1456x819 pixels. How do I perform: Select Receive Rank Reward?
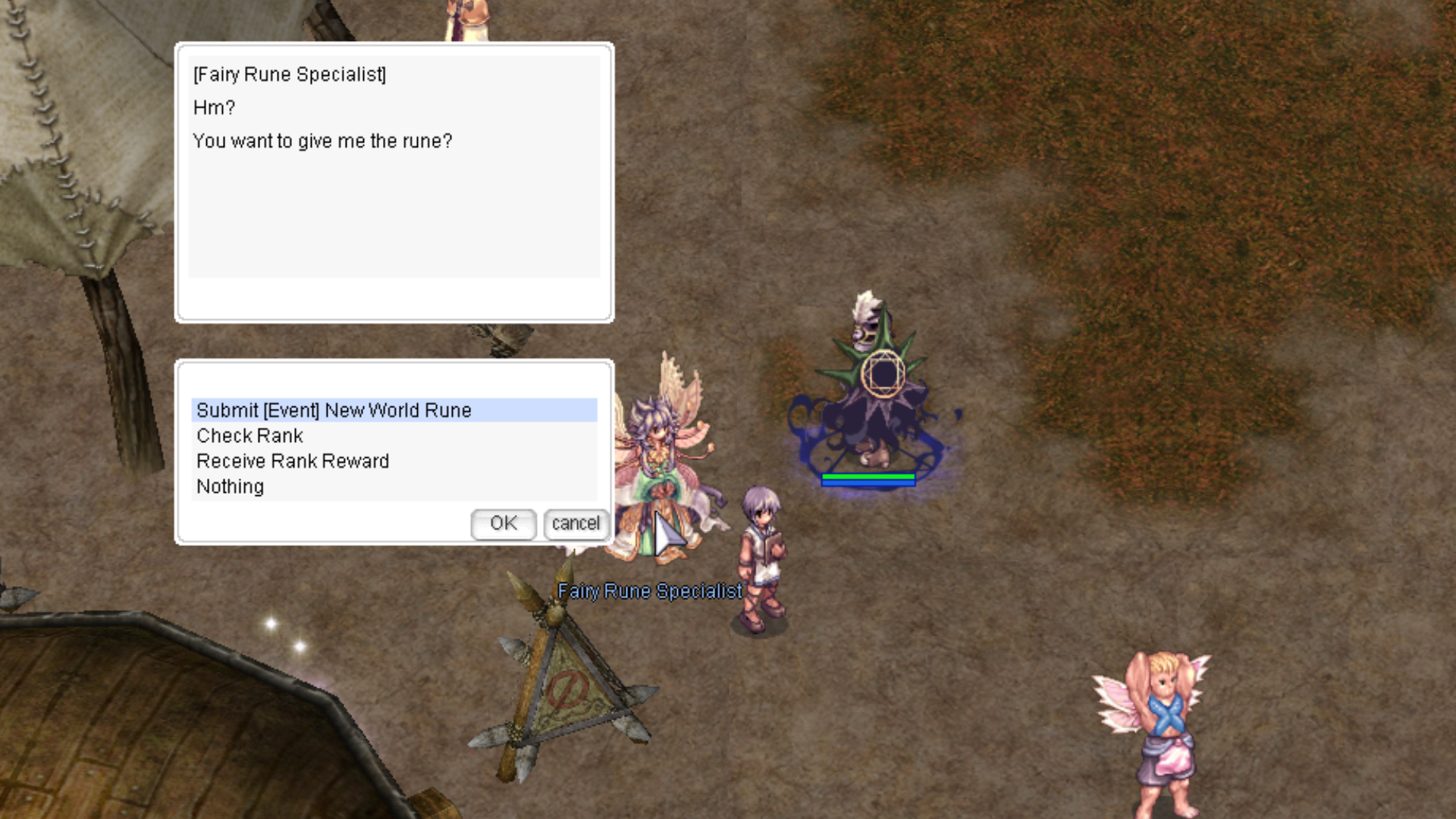(x=293, y=461)
